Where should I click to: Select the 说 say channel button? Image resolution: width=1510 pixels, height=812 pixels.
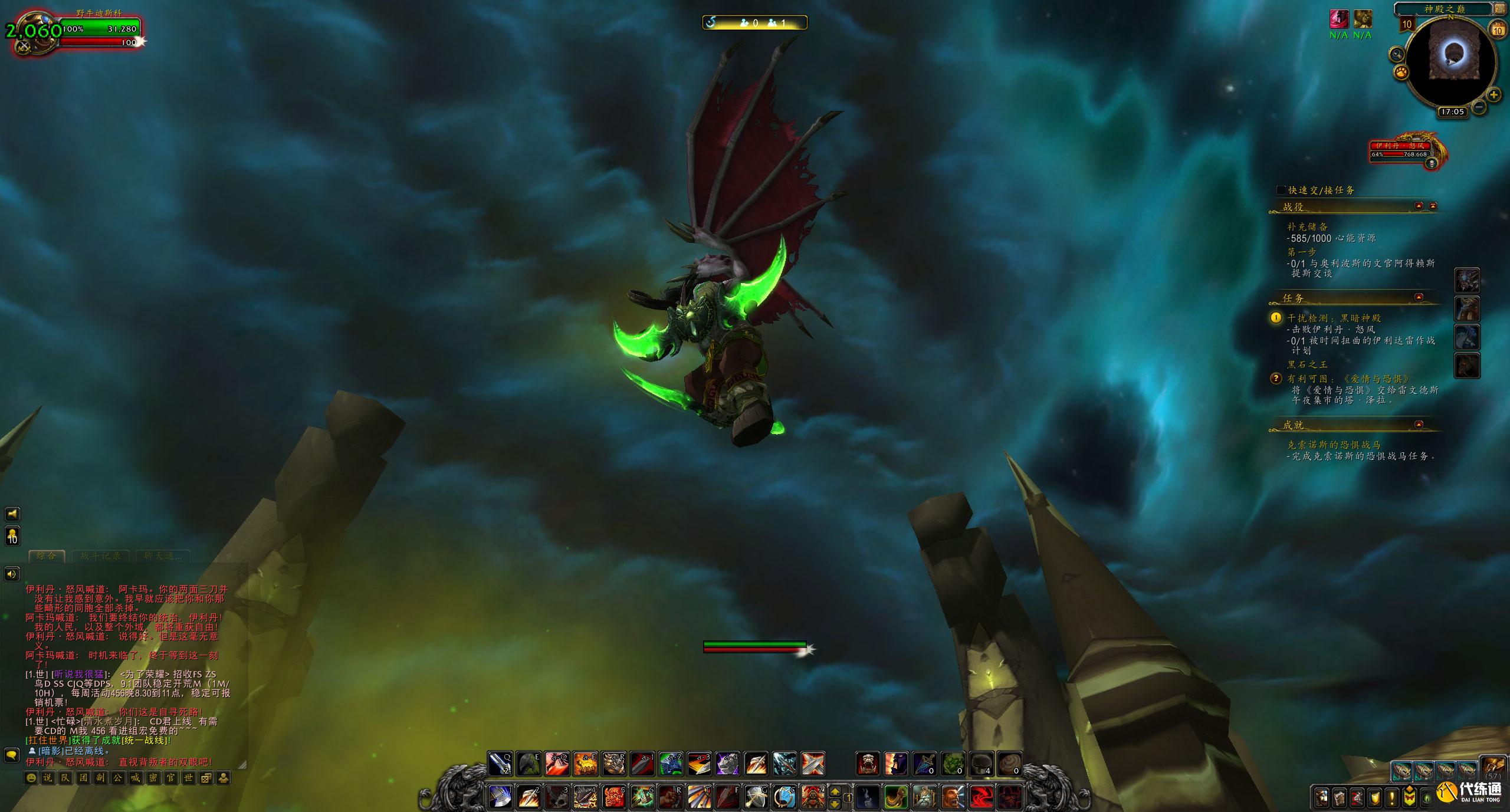coord(48,778)
